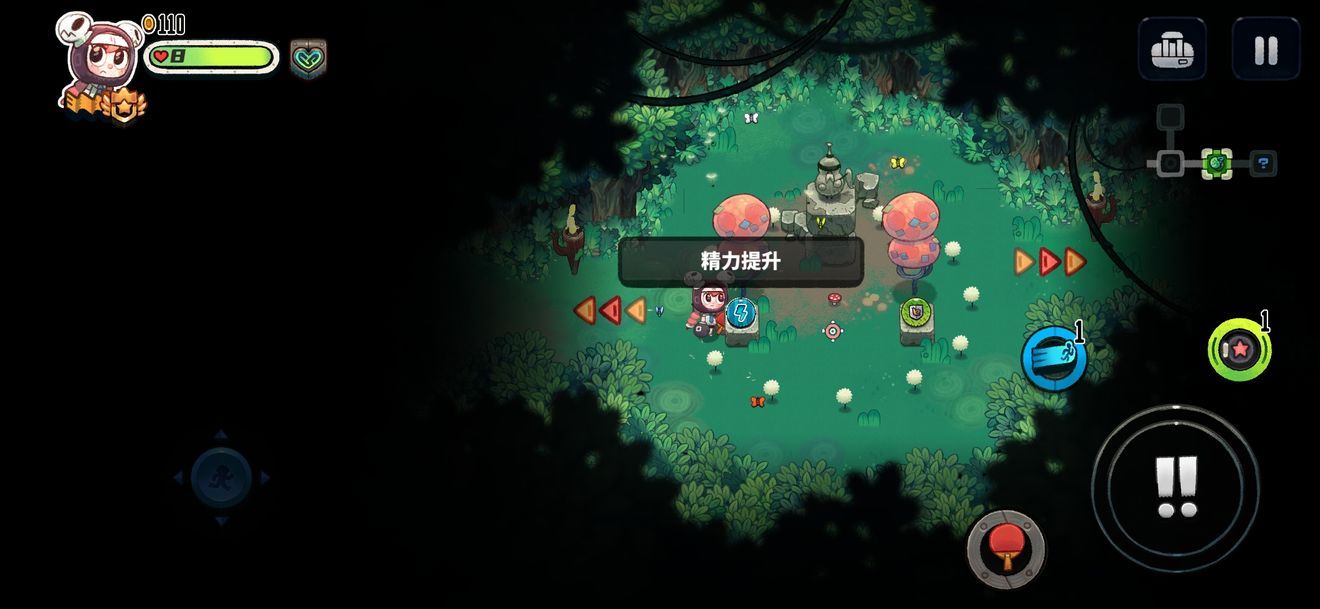This screenshot has height=609, width=1320.
Task: Touch the virtual movement joystick
Action: tap(221, 478)
